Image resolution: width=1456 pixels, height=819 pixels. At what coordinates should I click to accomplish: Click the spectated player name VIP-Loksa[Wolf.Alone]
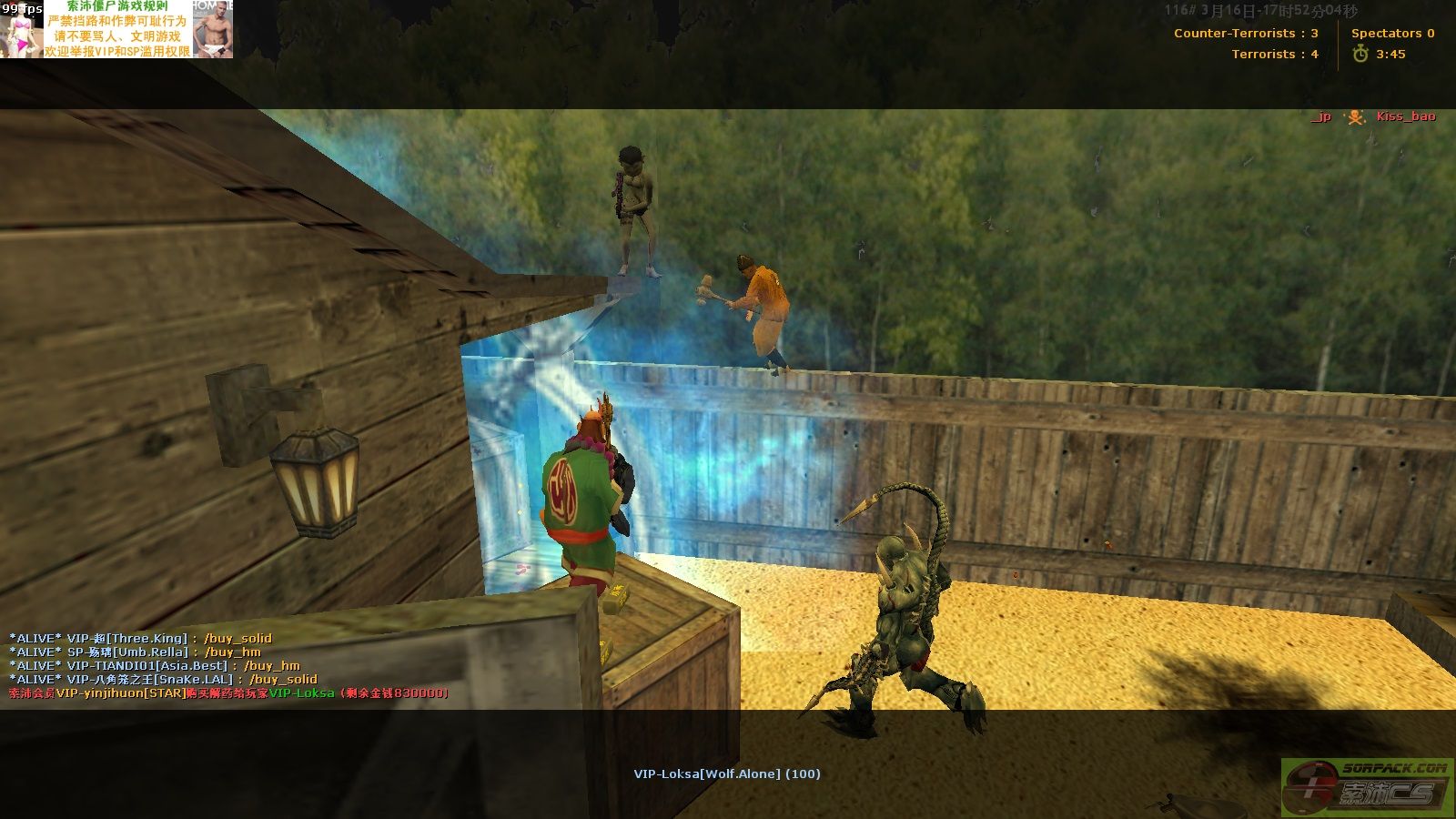pyautogui.click(x=726, y=774)
